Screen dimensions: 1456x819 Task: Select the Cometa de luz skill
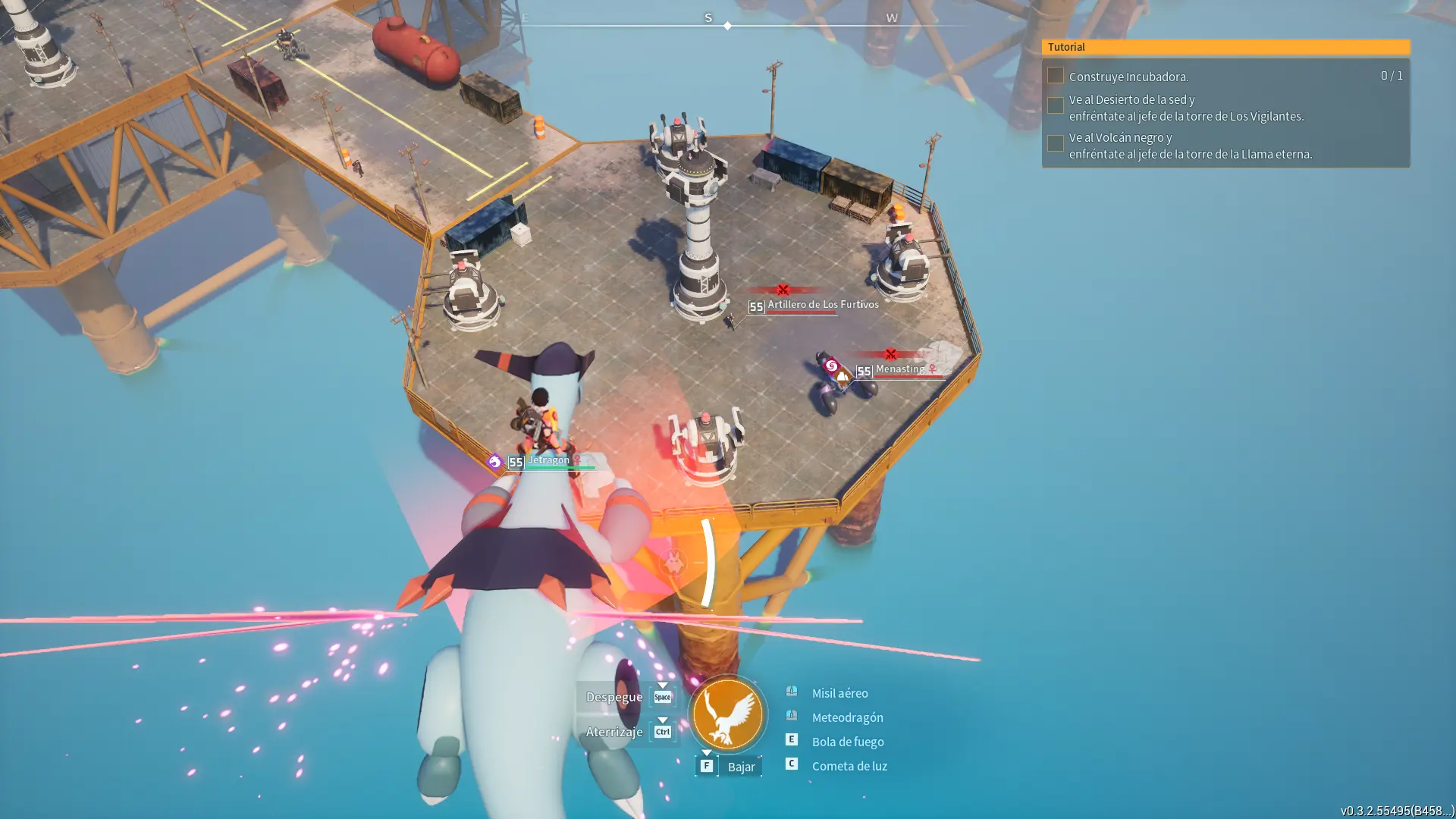click(849, 766)
